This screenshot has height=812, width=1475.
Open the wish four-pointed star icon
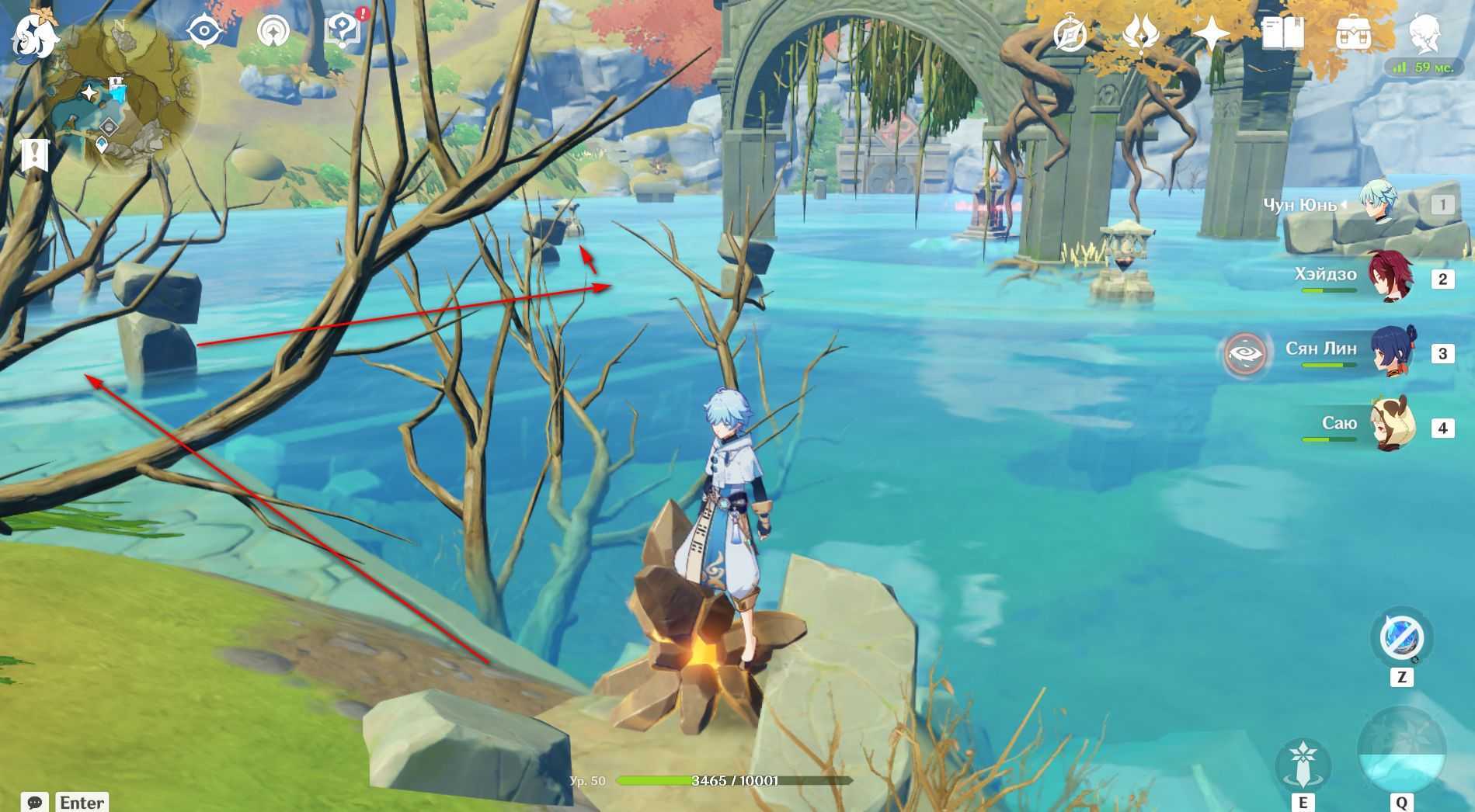(x=1211, y=34)
